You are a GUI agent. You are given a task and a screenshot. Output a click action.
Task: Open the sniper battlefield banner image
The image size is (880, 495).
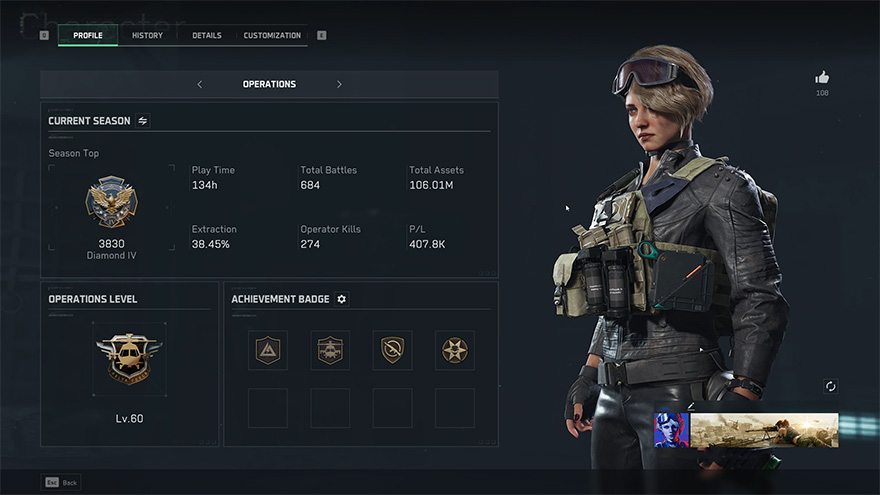(x=764, y=430)
